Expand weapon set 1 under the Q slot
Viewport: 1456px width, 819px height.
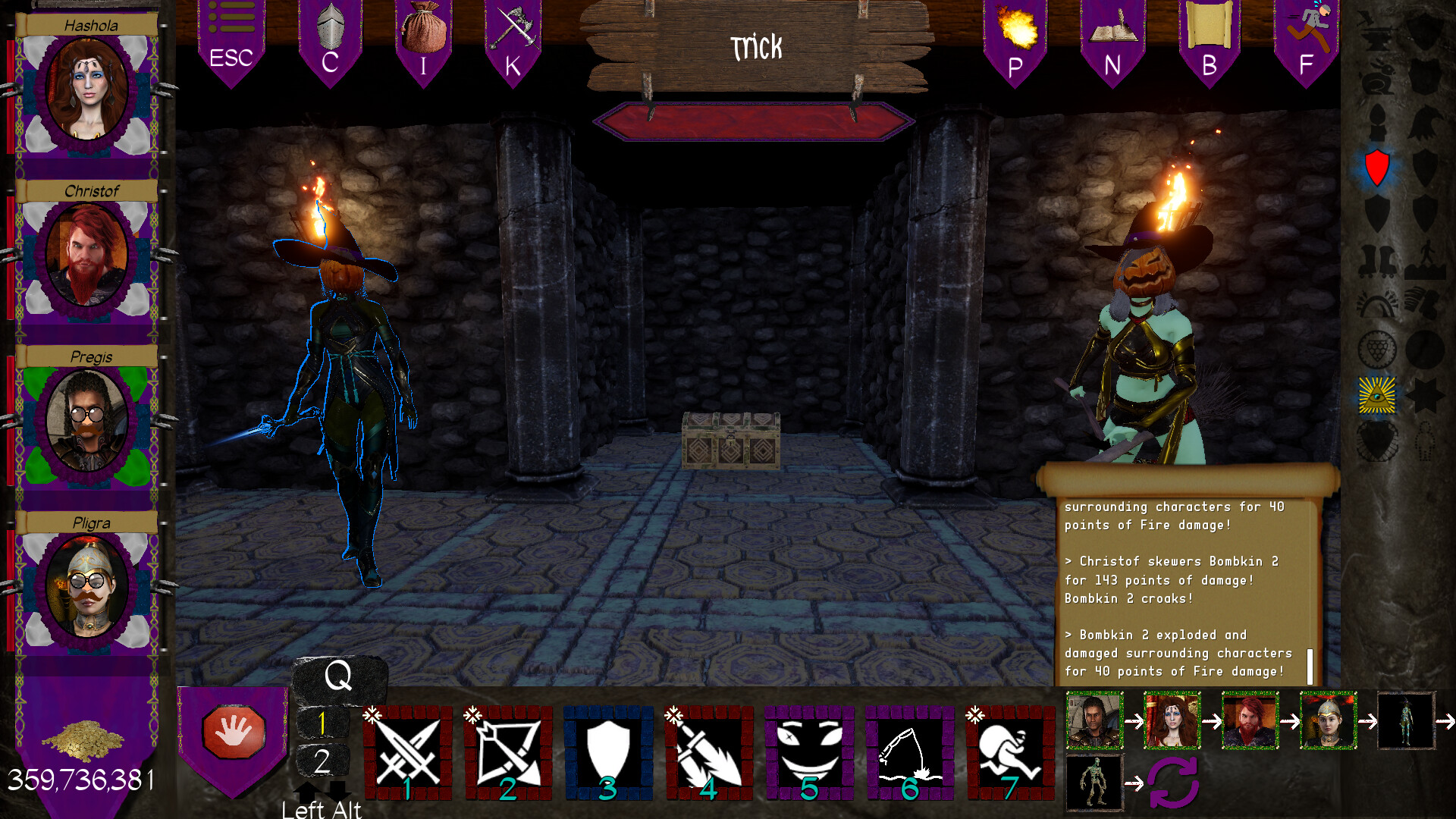(x=322, y=723)
